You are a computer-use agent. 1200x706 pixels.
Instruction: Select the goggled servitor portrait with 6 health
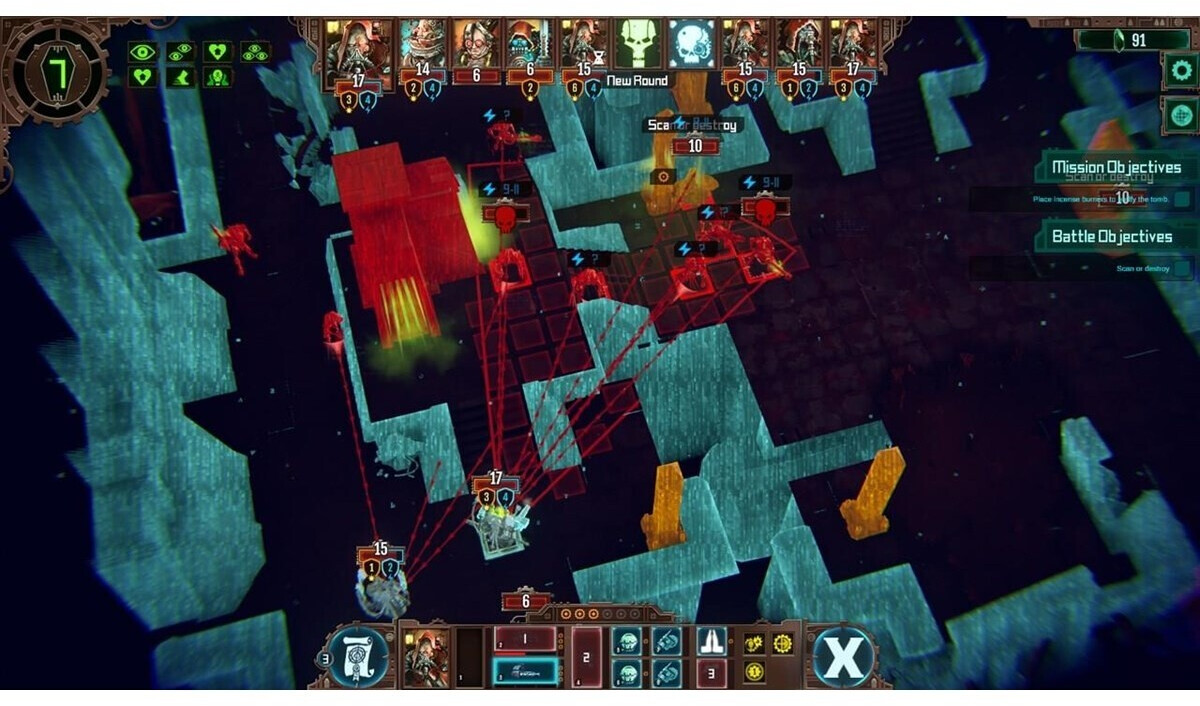pos(476,43)
